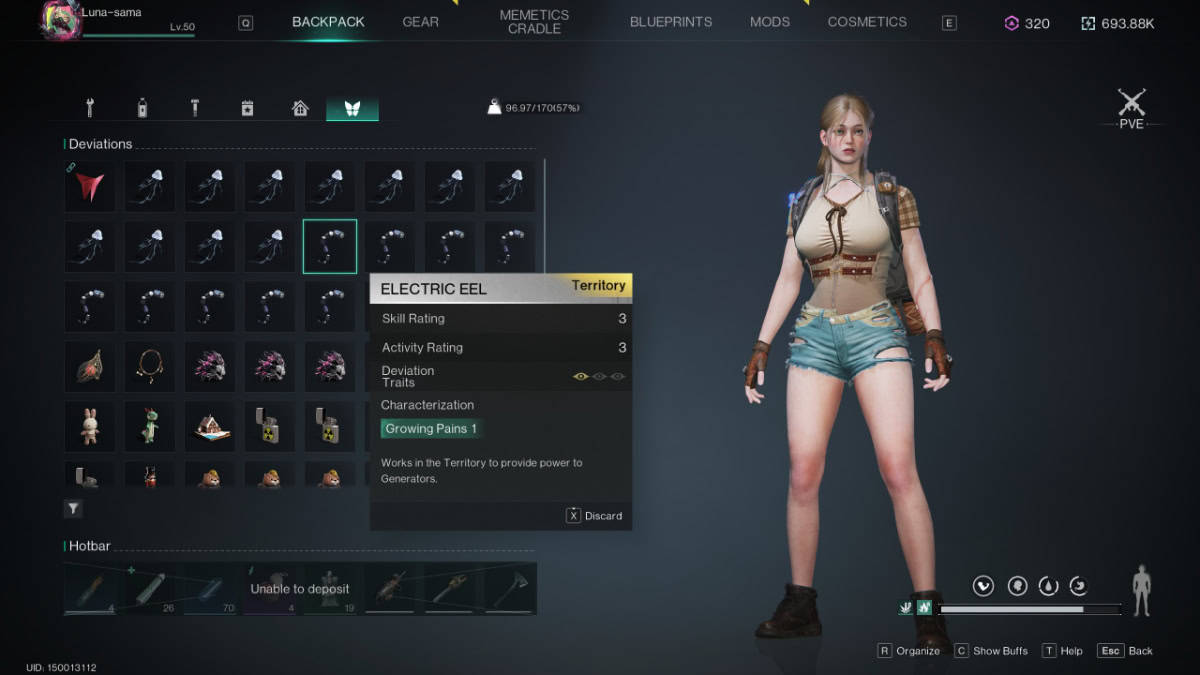The image size is (1200, 675).
Task: Choose the snowy cabin deviation slot
Action: pos(210,426)
